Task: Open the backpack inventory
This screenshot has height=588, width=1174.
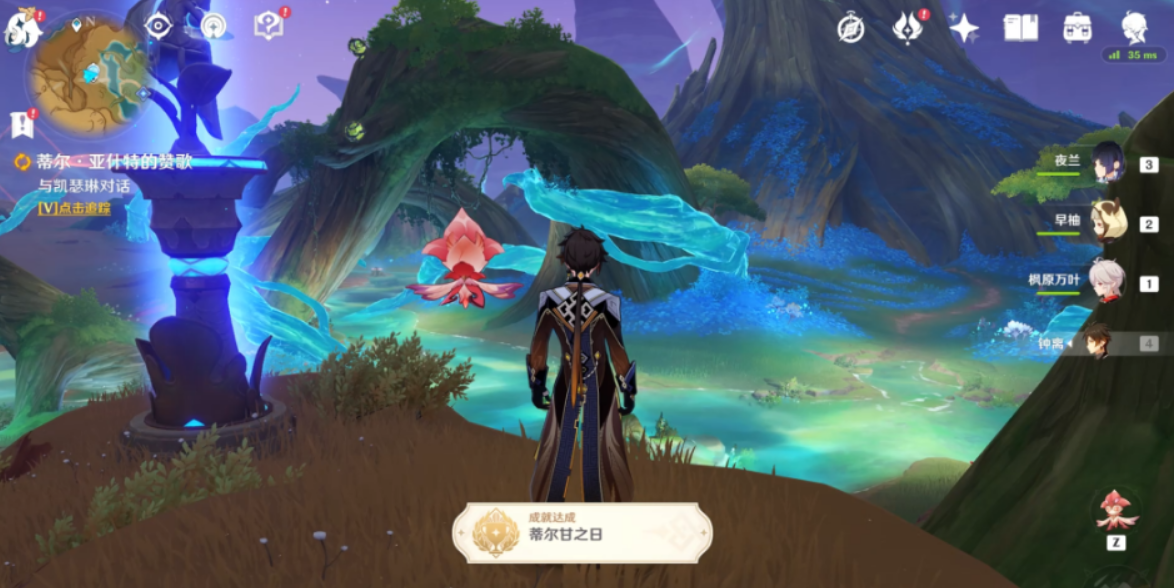Action: 1077,28
